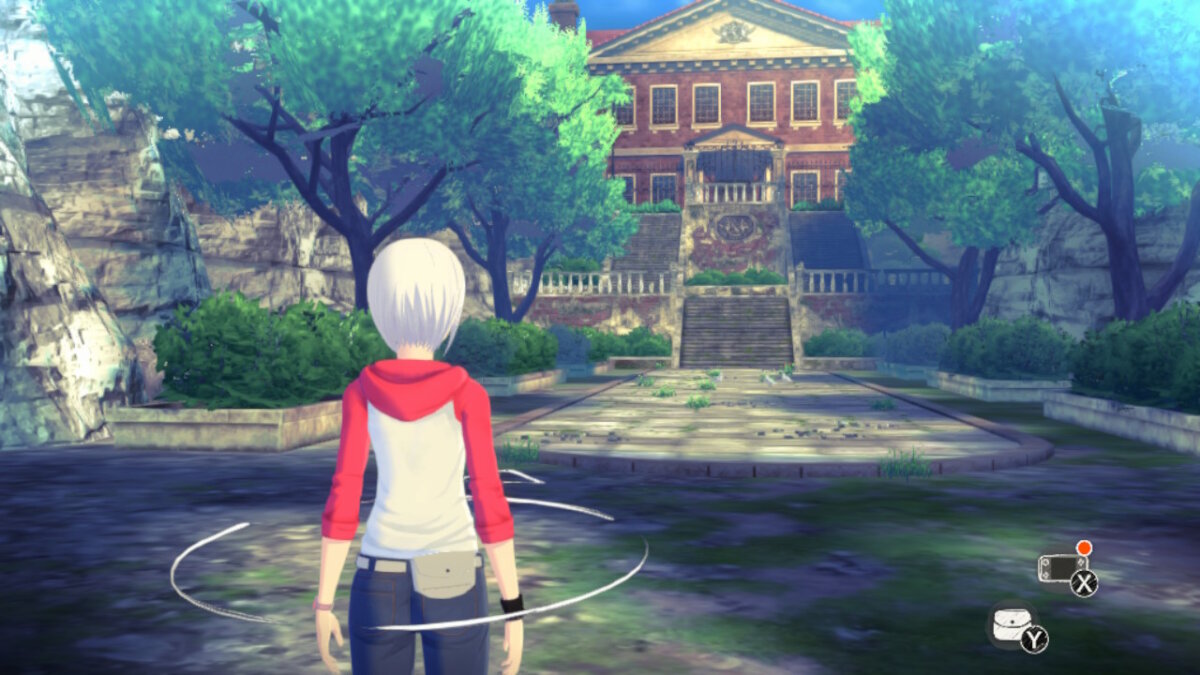This screenshot has height=675, width=1200.
Task: Open the pouch bag inventory icon
Action: 1011,624
